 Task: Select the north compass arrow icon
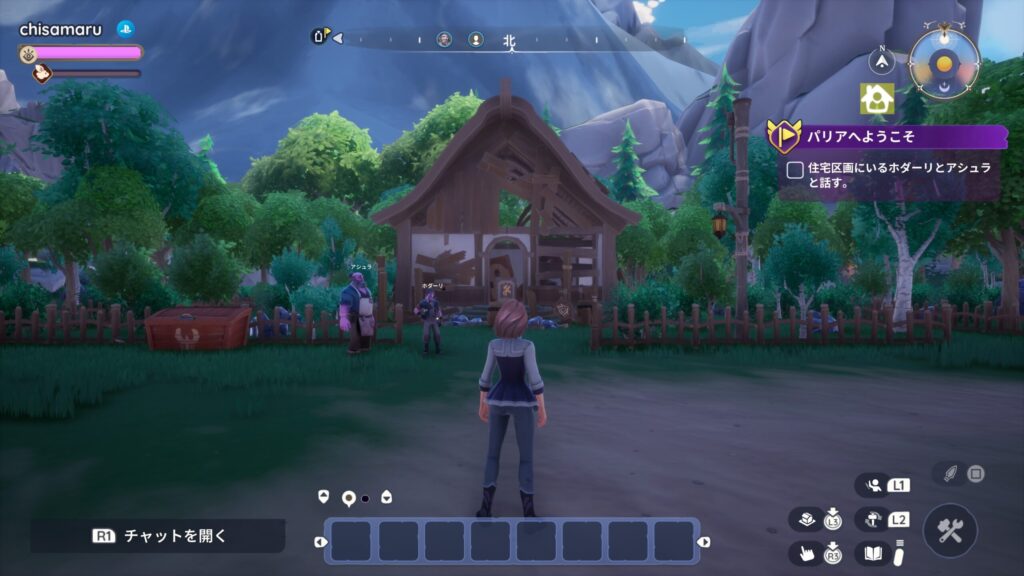click(881, 62)
